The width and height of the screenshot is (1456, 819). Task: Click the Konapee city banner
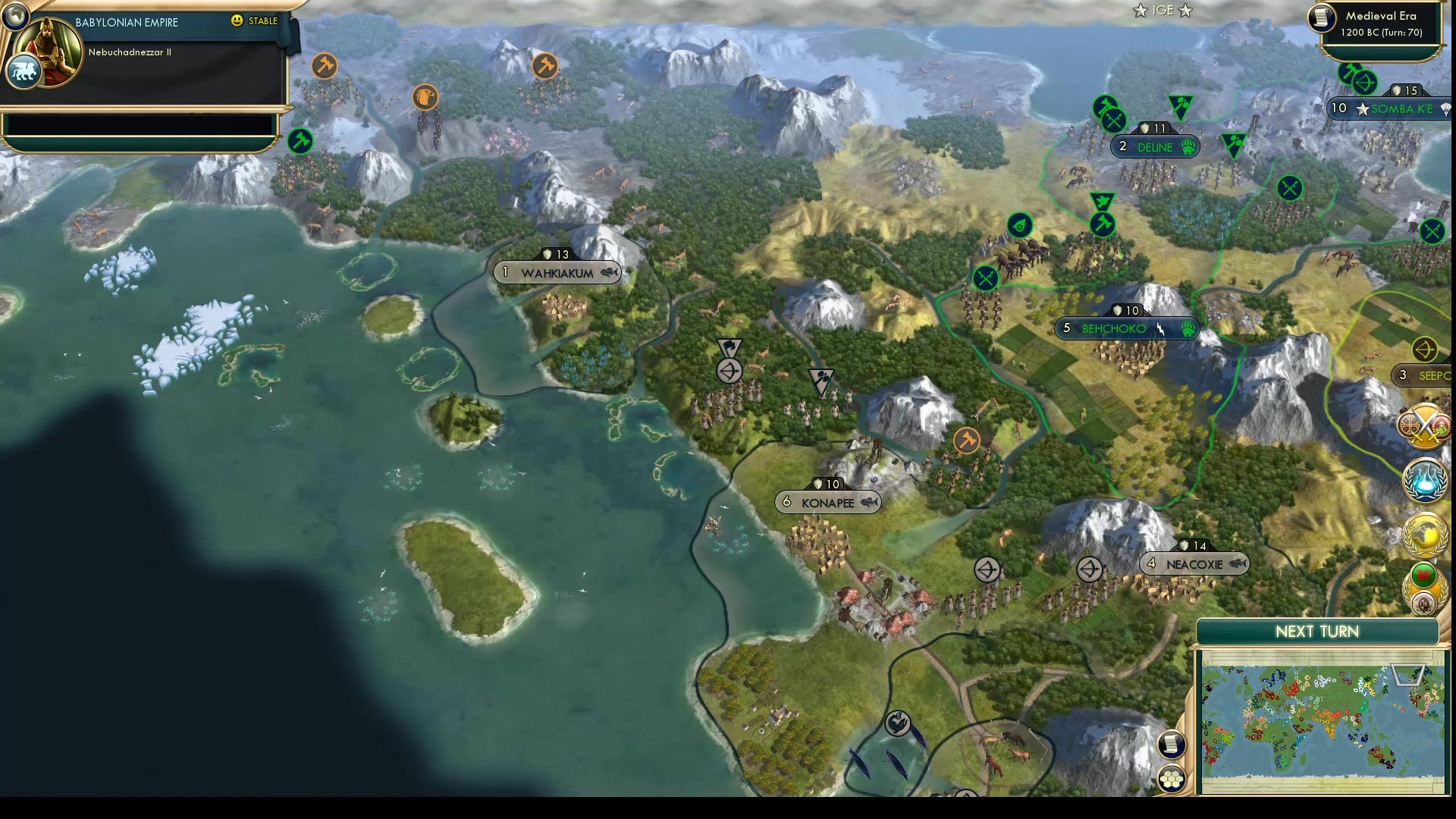[x=827, y=502]
